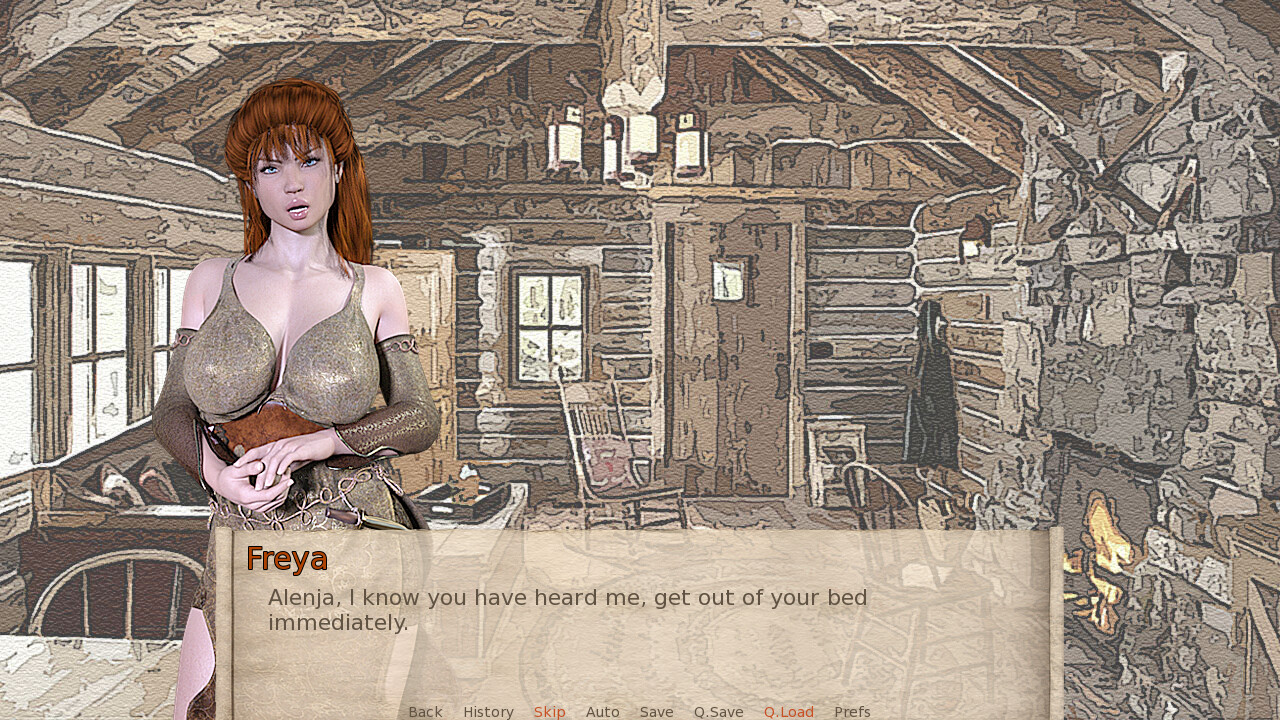The width and height of the screenshot is (1280, 720).
Task: Open the Prefs settings screen
Action: click(852, 712)
